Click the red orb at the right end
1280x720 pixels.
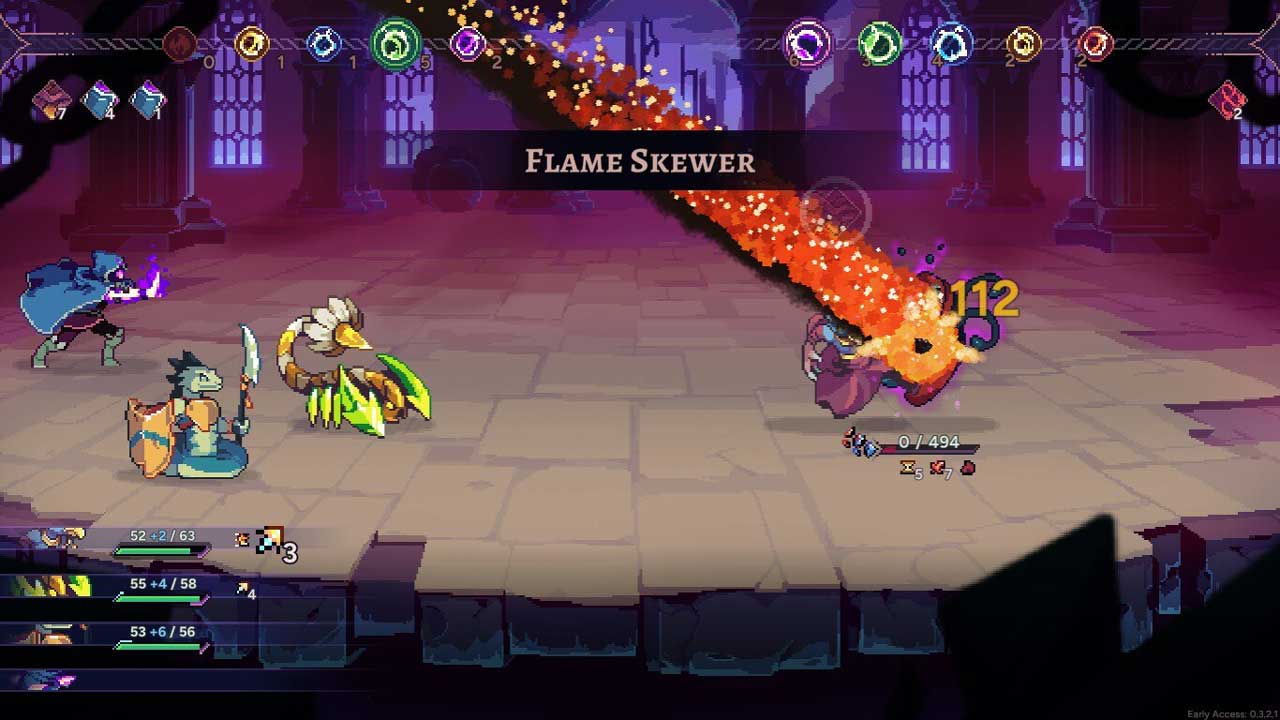pos(1096,44)
